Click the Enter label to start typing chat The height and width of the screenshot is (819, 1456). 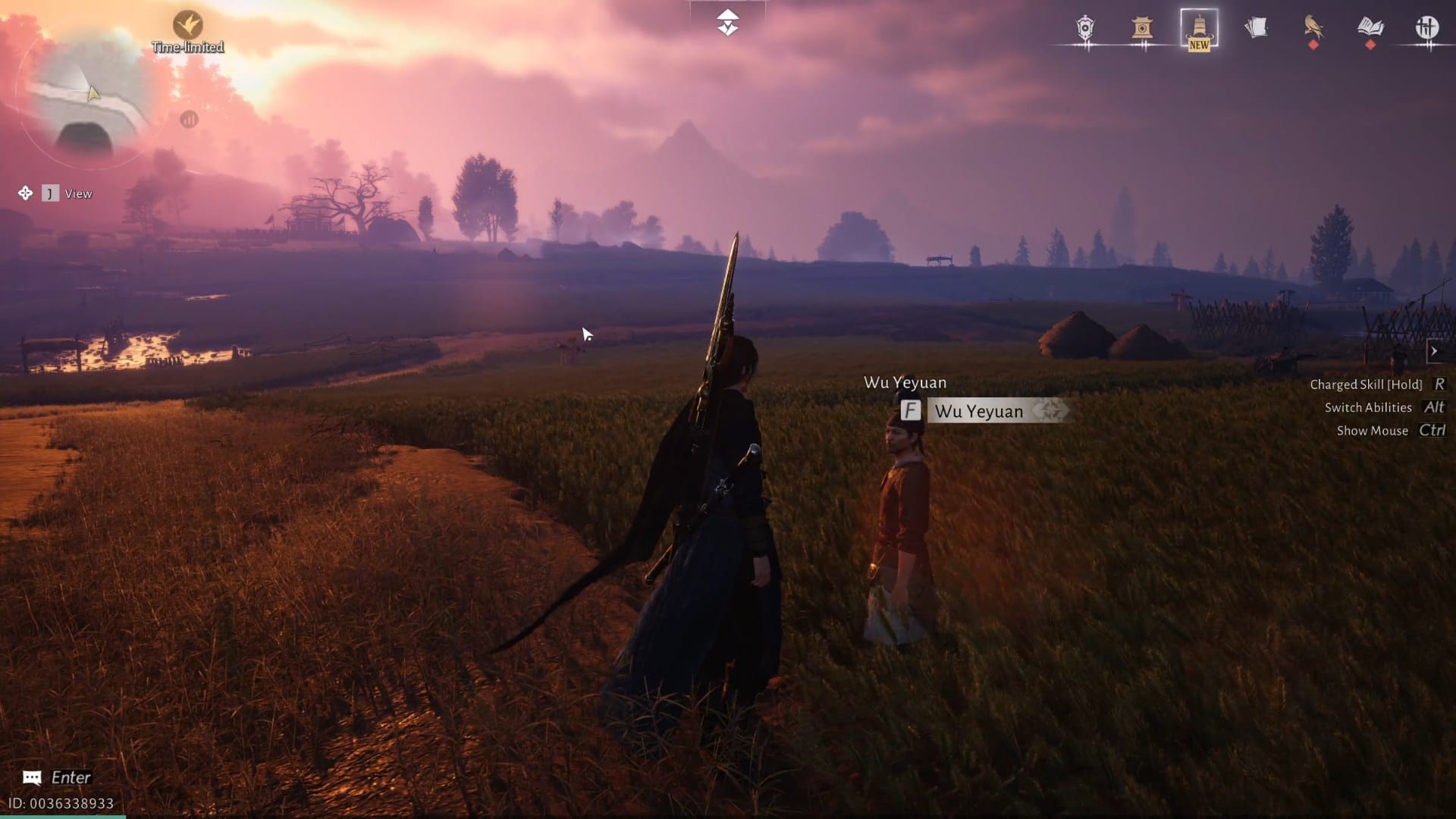(x=73, y=777)
